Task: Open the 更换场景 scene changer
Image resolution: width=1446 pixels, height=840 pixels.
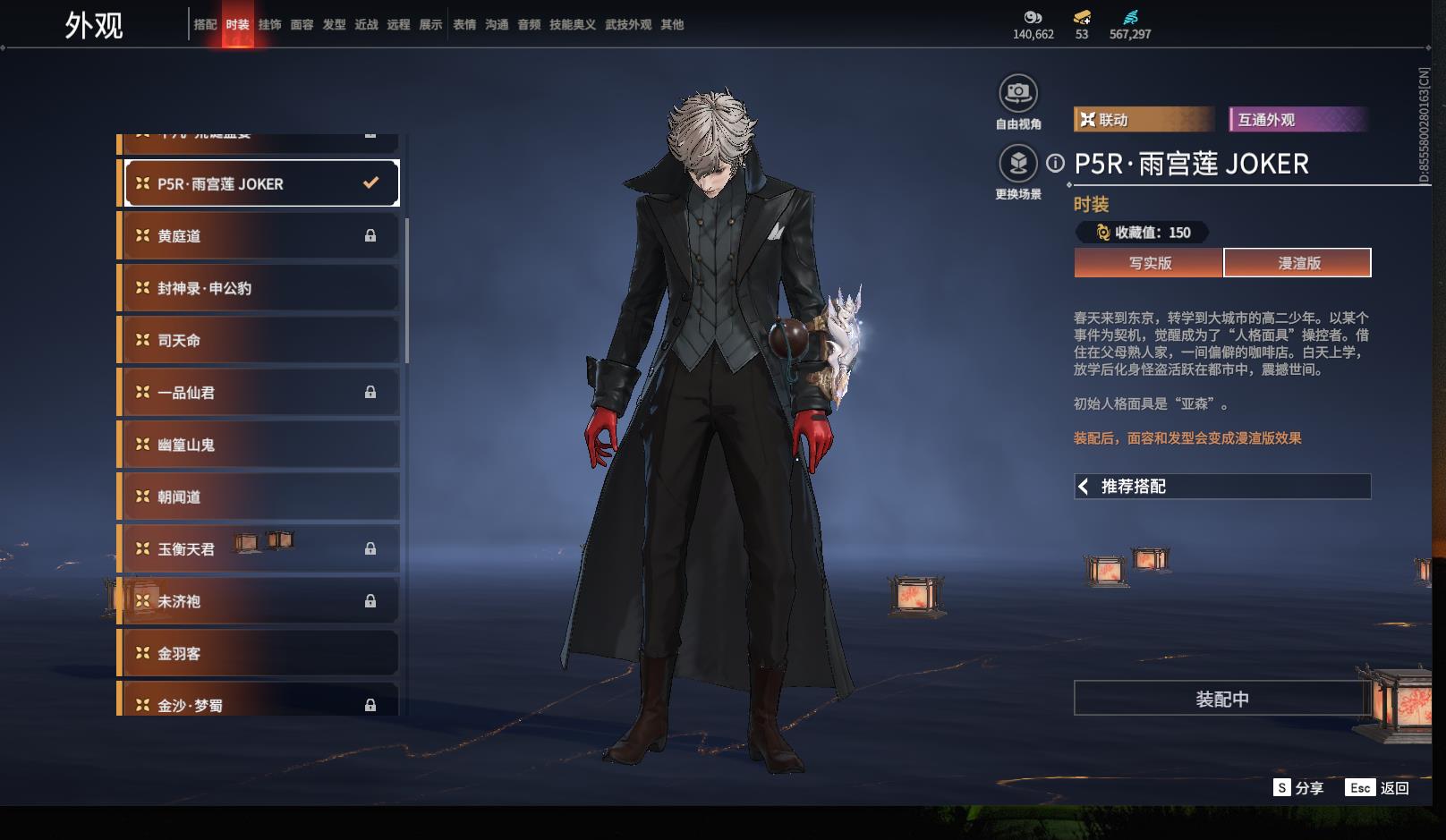Action: pos(1018,164)
